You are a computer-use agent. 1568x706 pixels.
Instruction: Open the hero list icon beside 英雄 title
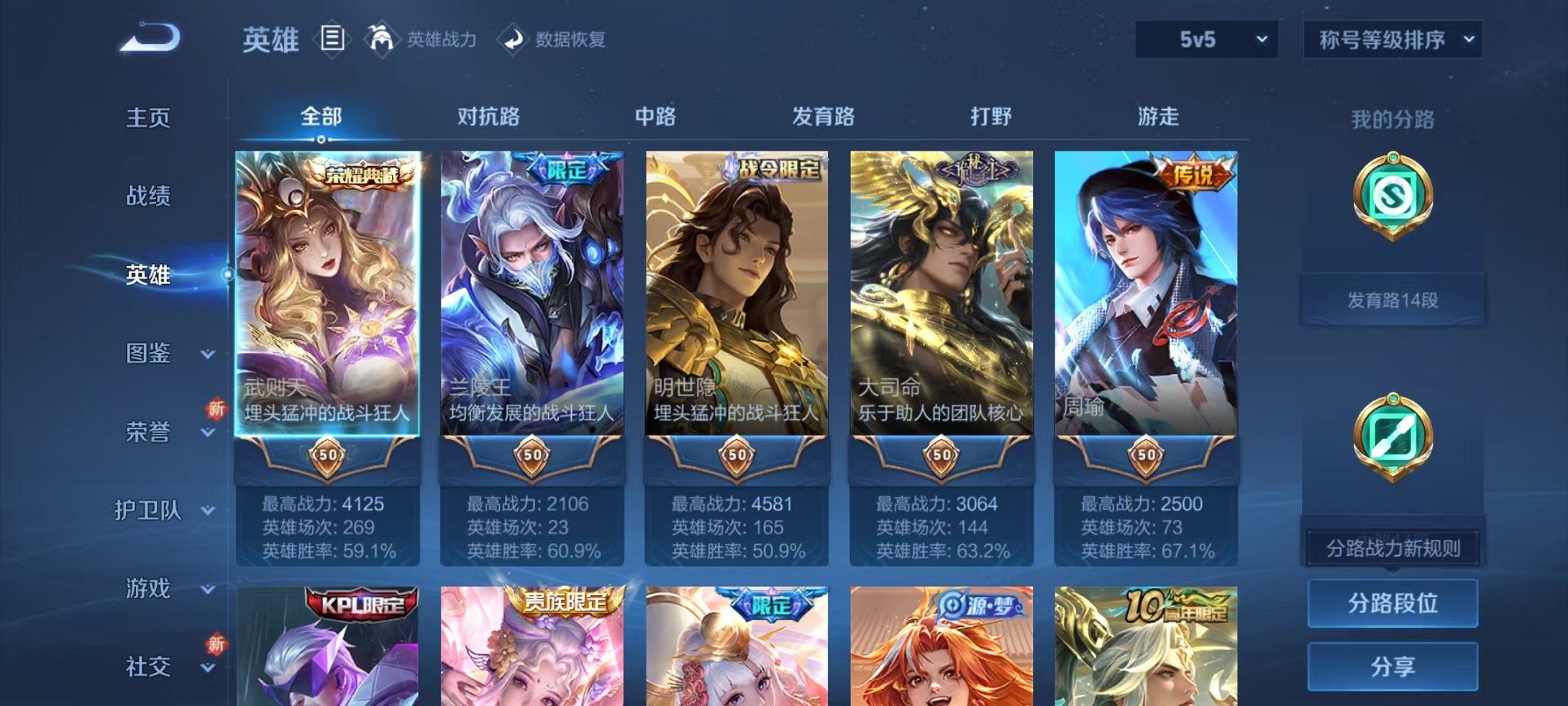point(334,39)
